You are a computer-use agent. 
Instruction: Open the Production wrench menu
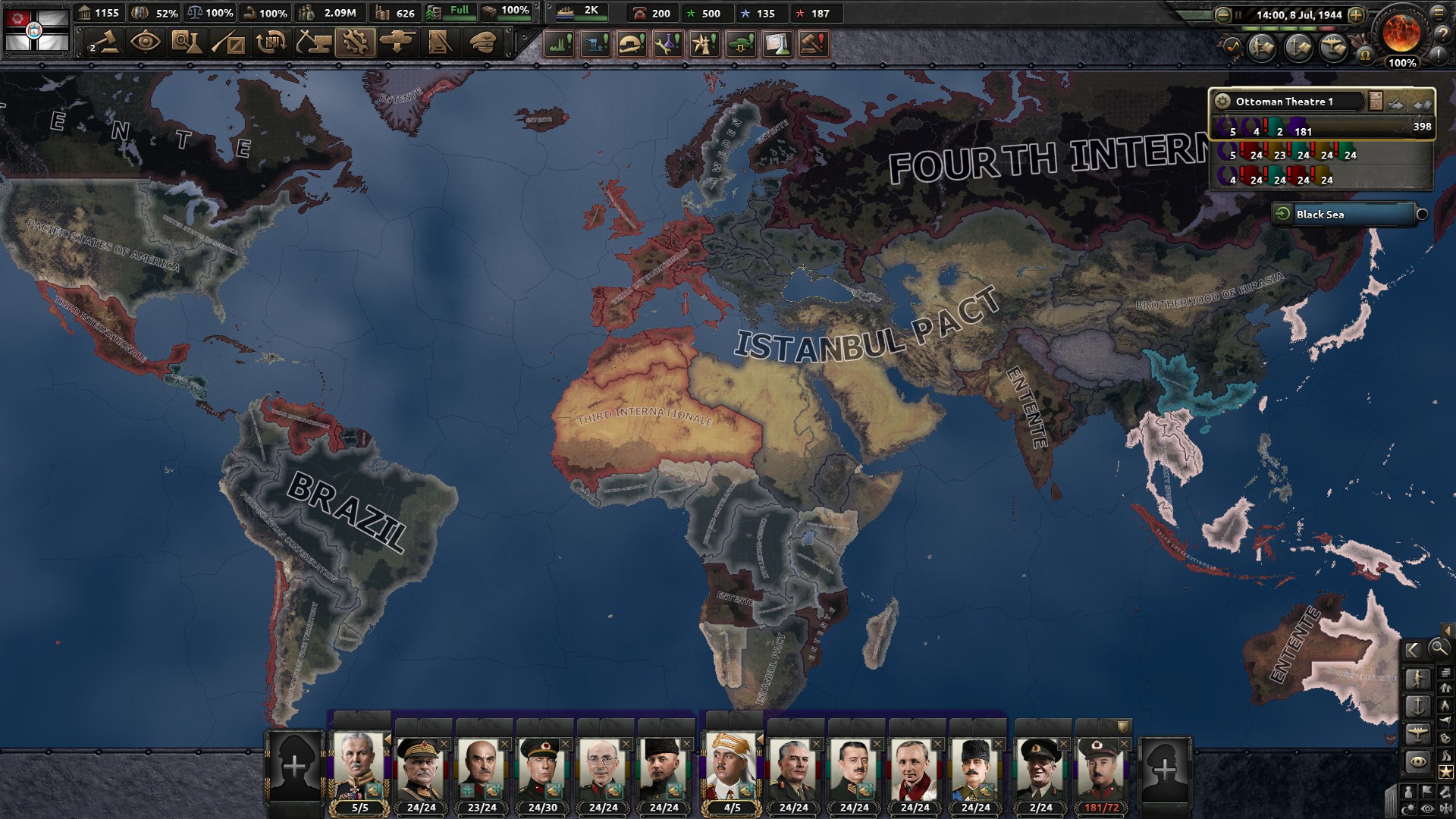(355, 42)
